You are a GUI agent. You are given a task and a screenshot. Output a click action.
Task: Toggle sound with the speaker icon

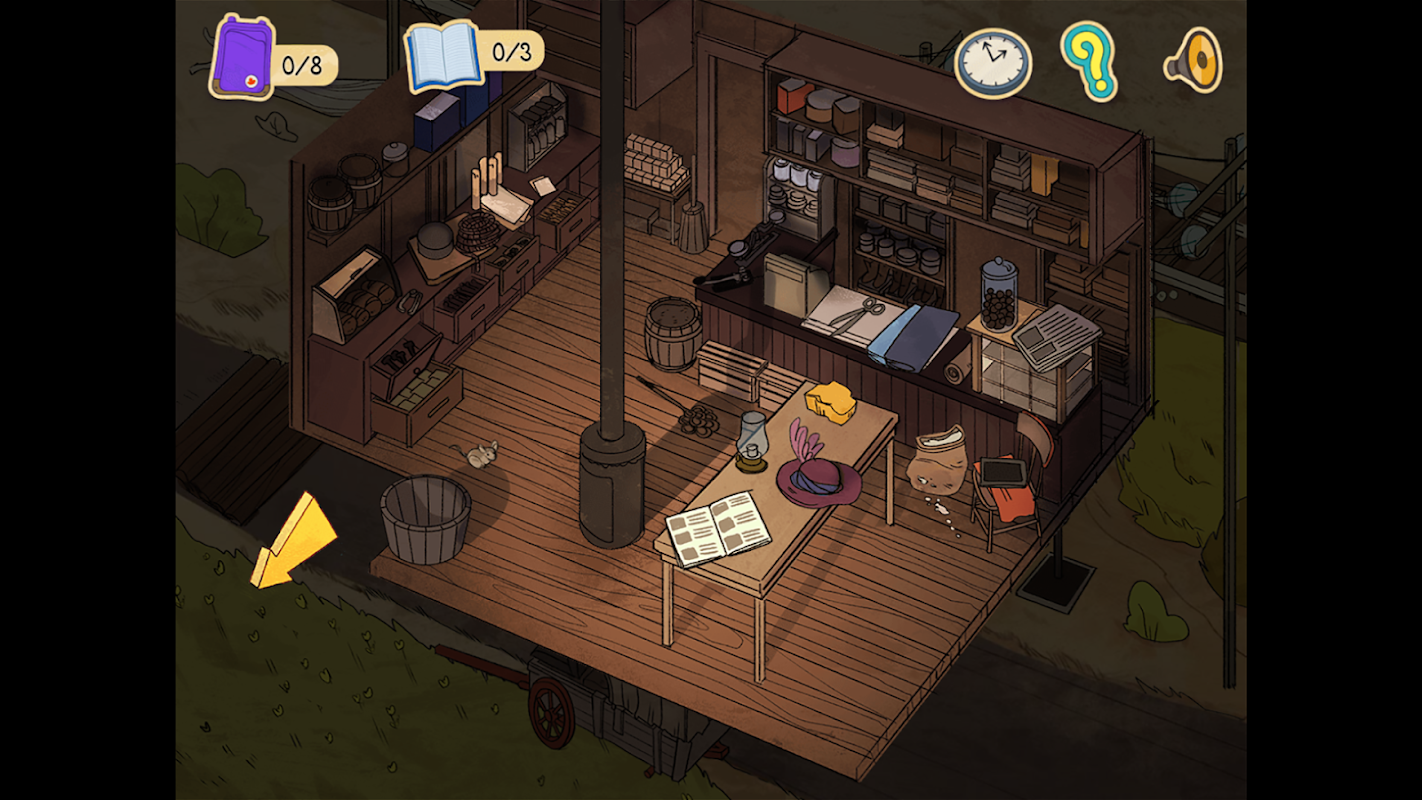tap(1195, 62)
